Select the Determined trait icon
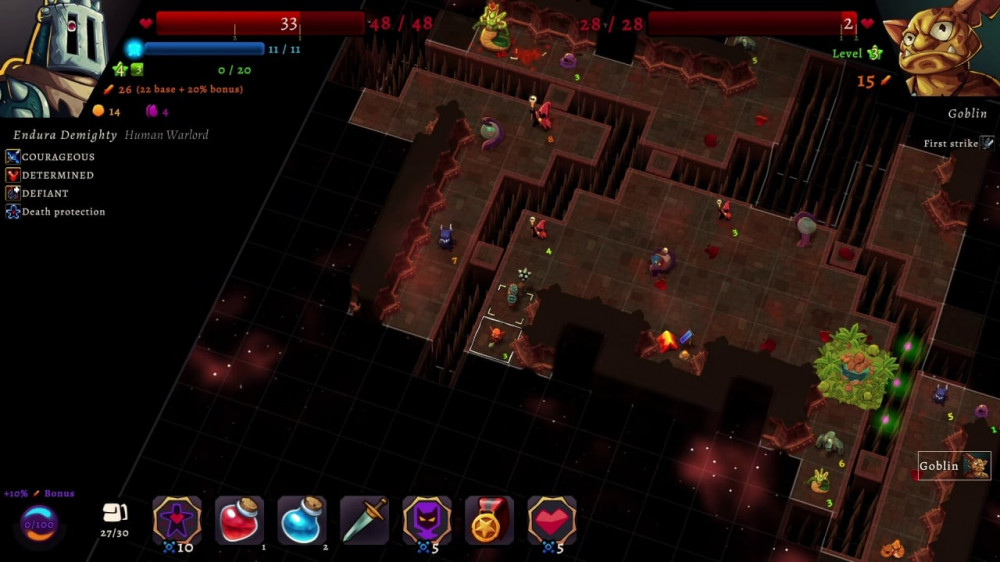Screen dimensions: 1000x562 coord(13,175)
